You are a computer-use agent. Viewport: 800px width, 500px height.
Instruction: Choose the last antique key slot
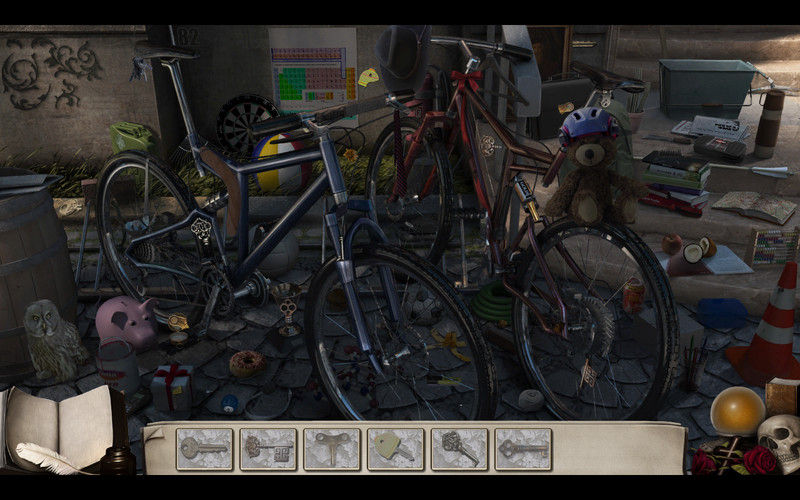[x=523, y=449]
